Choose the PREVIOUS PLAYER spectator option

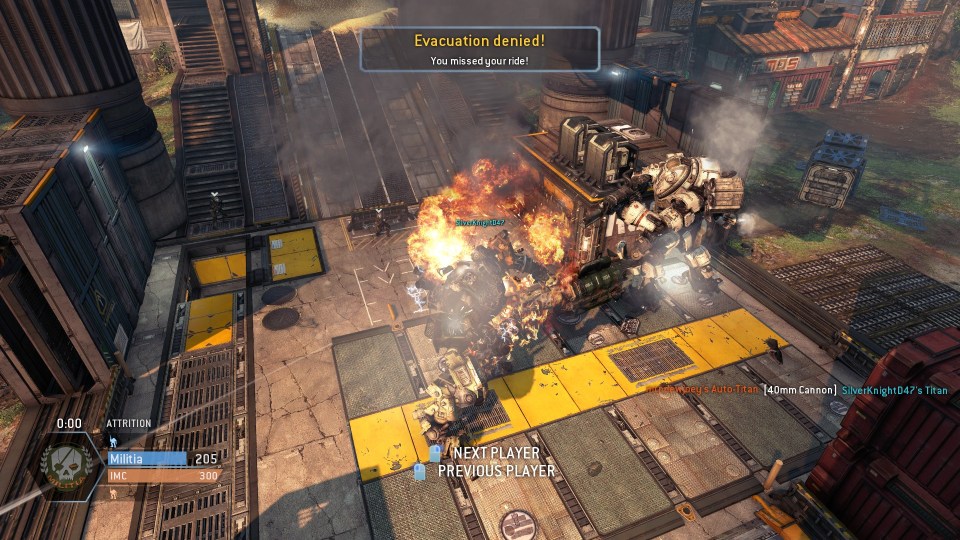[x=486, y=471]
